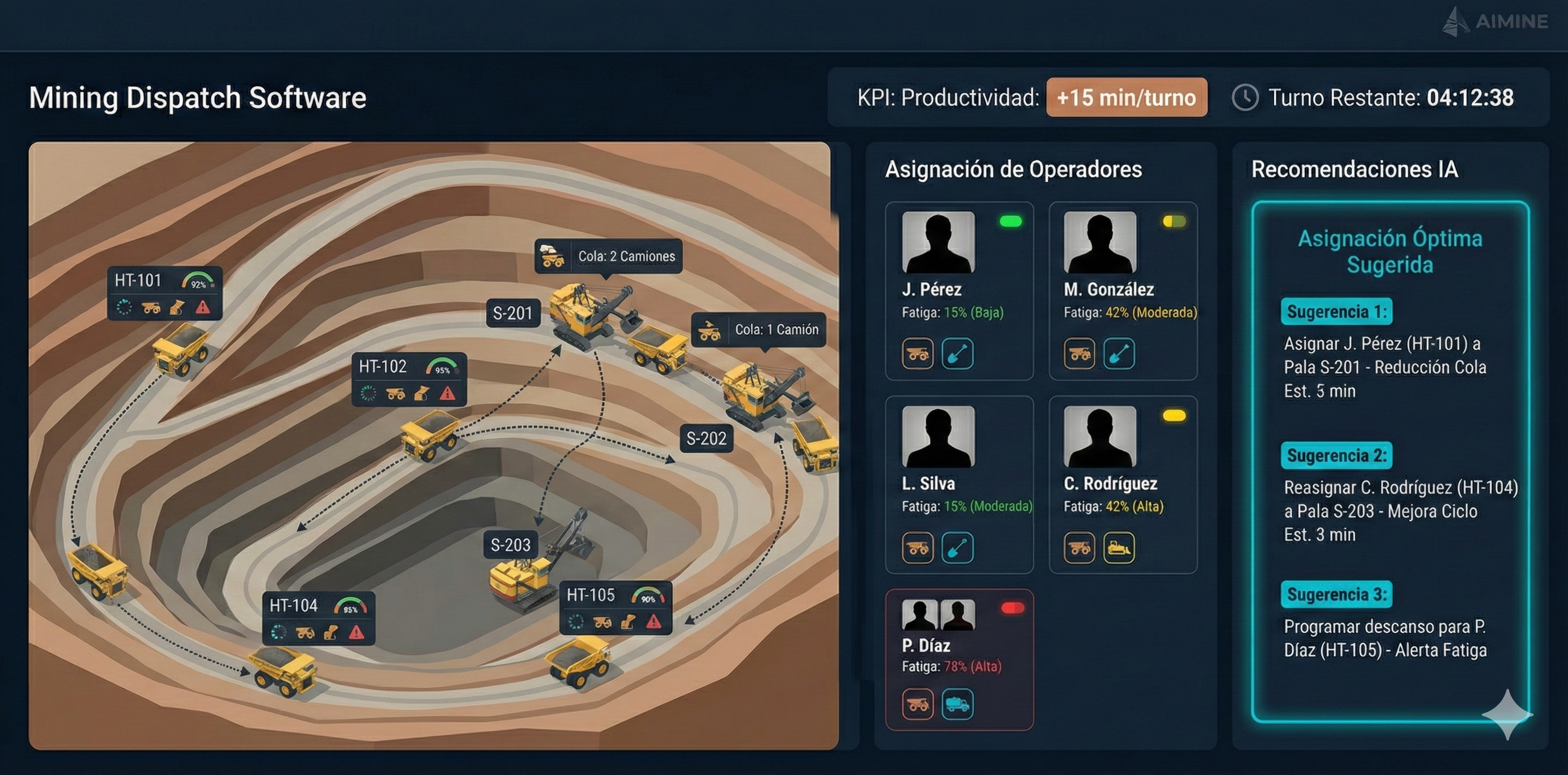Click the +15 min/turno productivity KPI badge
Screen dimensions: 1568x775
coord(1126,97)
